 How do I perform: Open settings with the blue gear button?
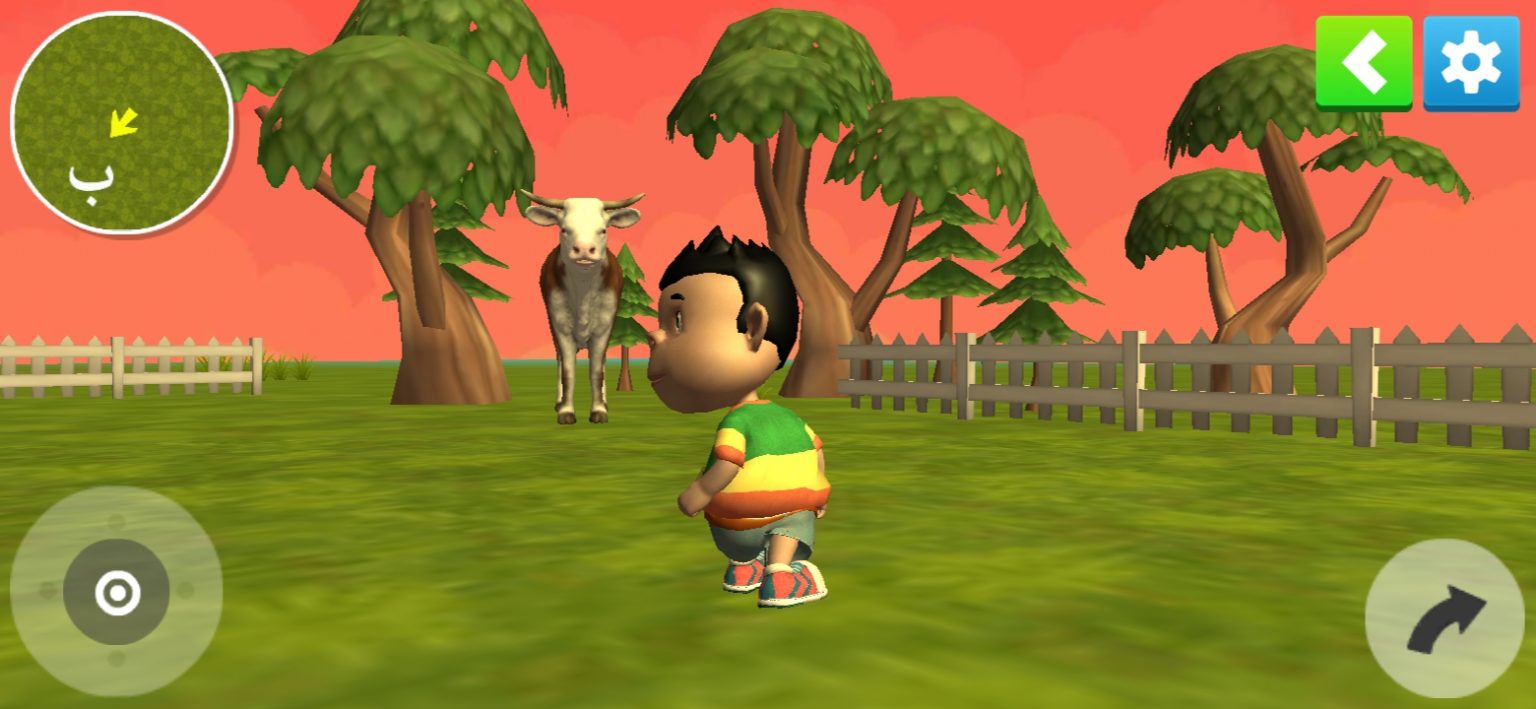click(x=1470, y=62)
